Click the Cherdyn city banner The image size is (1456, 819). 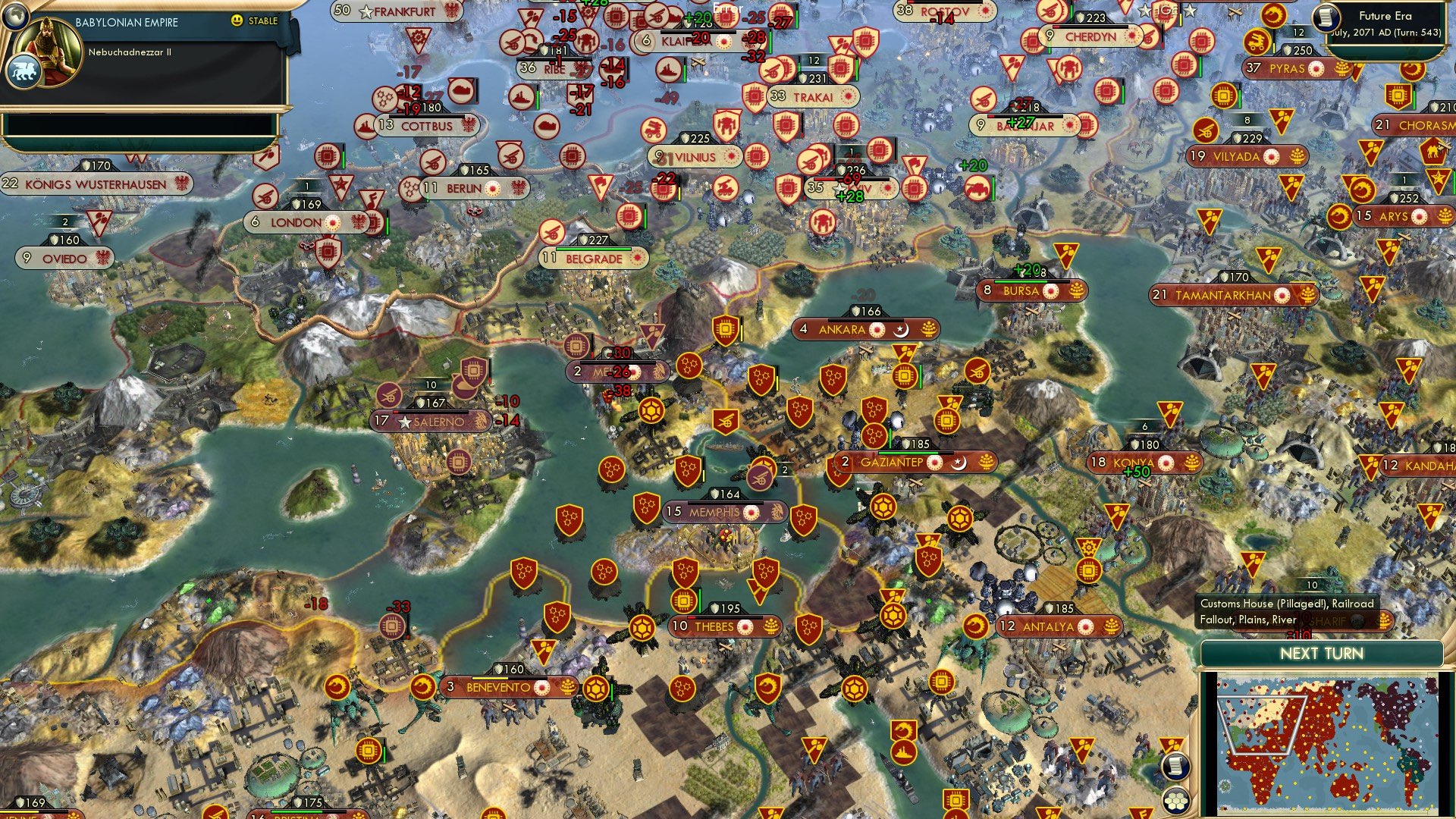(x=1087, y=36)
